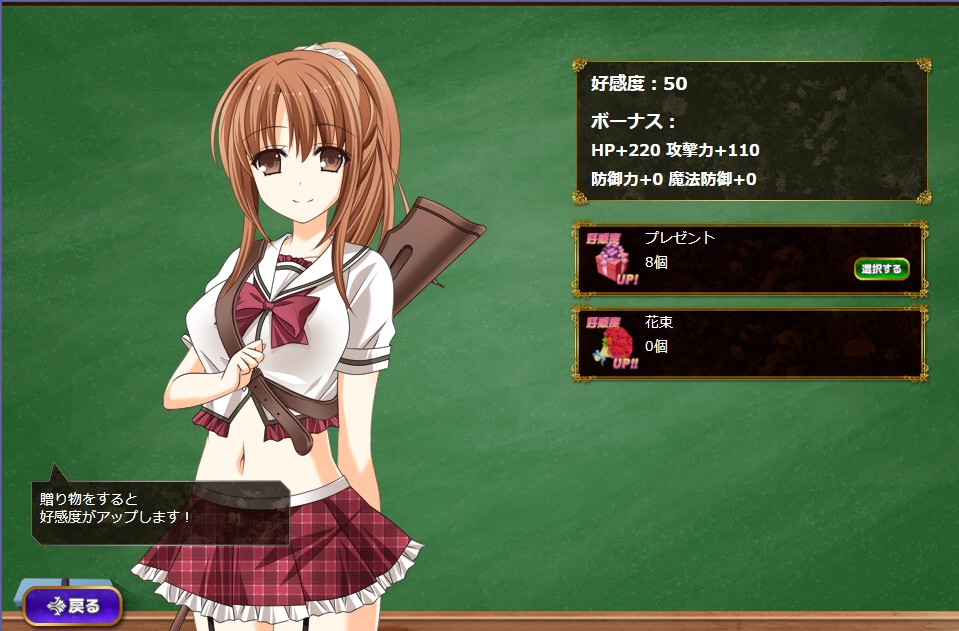Click the green 選択する button for プレゼント
The image size is (959, 631).
[x=881, y=268]
